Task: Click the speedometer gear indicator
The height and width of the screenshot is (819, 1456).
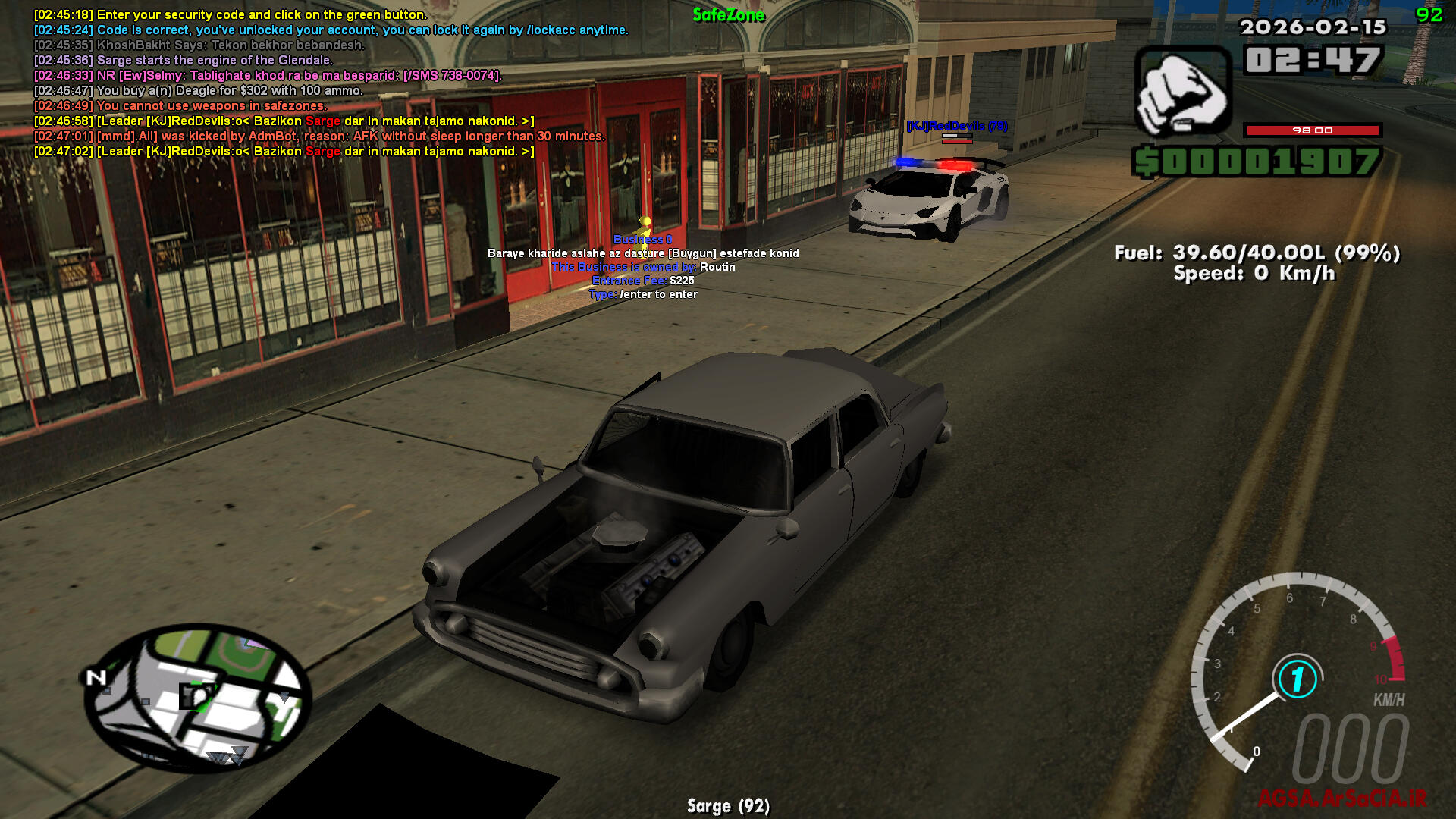Action: [x=1297, y=679]
